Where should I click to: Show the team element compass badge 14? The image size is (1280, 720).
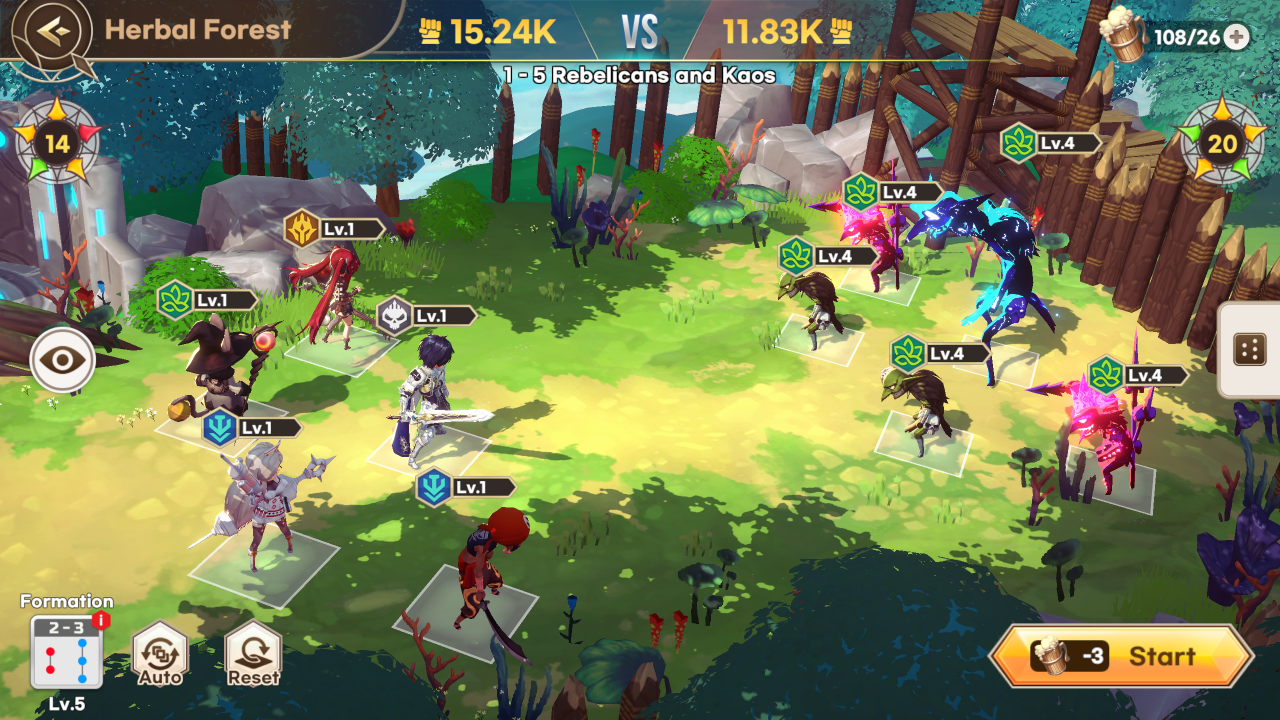coord(58,143)
